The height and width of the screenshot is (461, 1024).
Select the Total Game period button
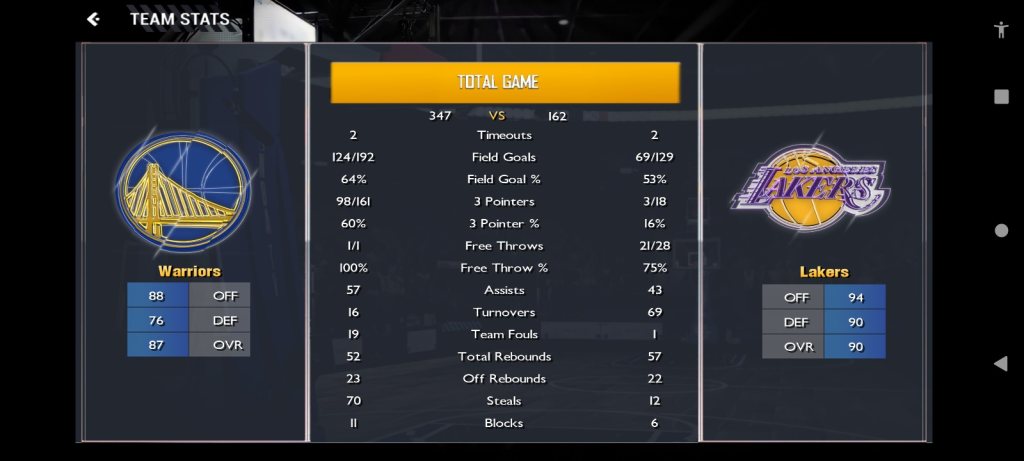click(505, 82)
